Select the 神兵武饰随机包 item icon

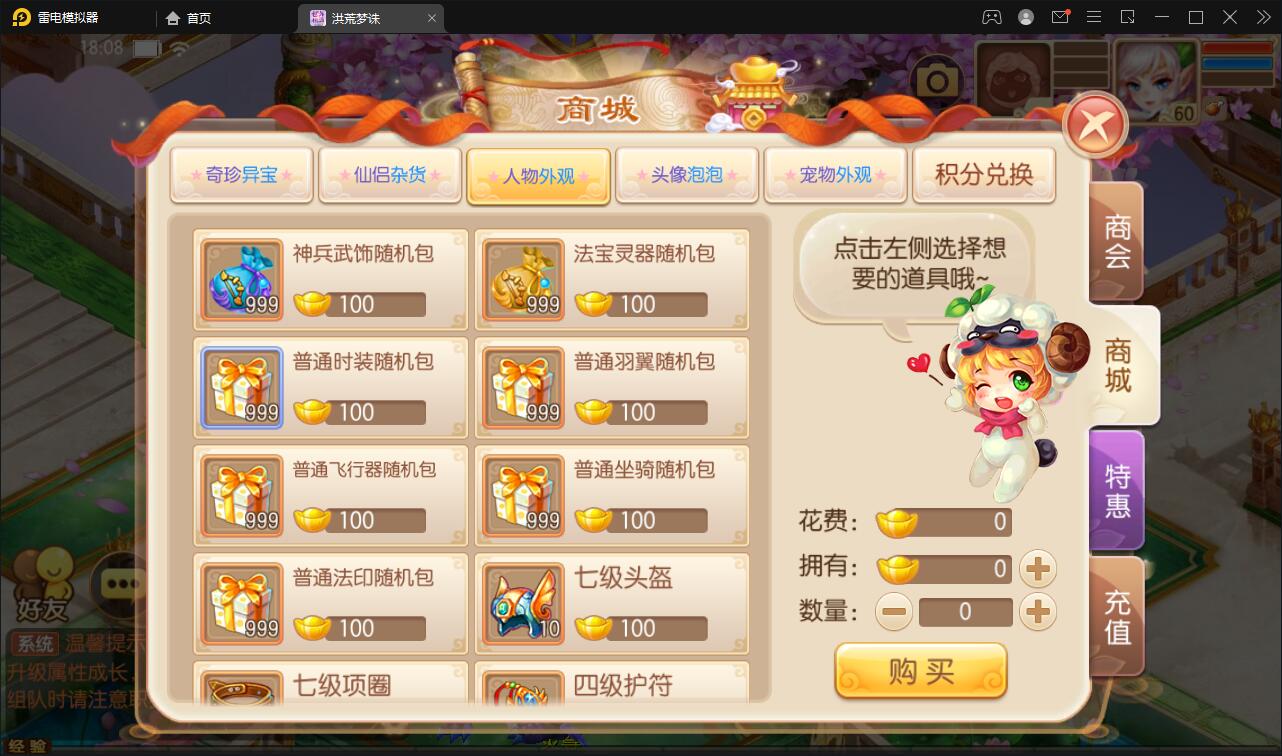coord(241,279)
